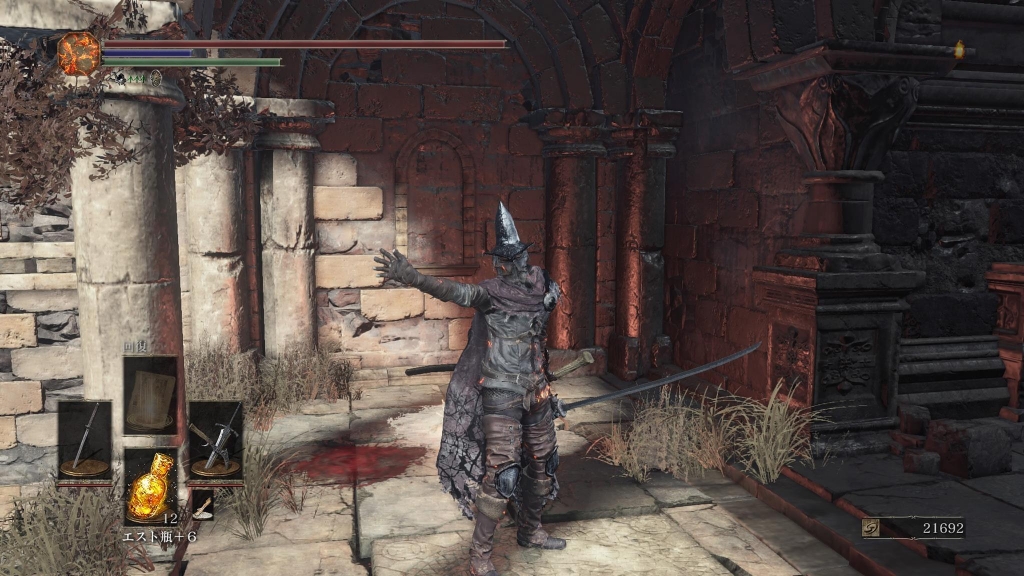
Task: Use the Estus Flask item slot
Action: tap(150, 485)
